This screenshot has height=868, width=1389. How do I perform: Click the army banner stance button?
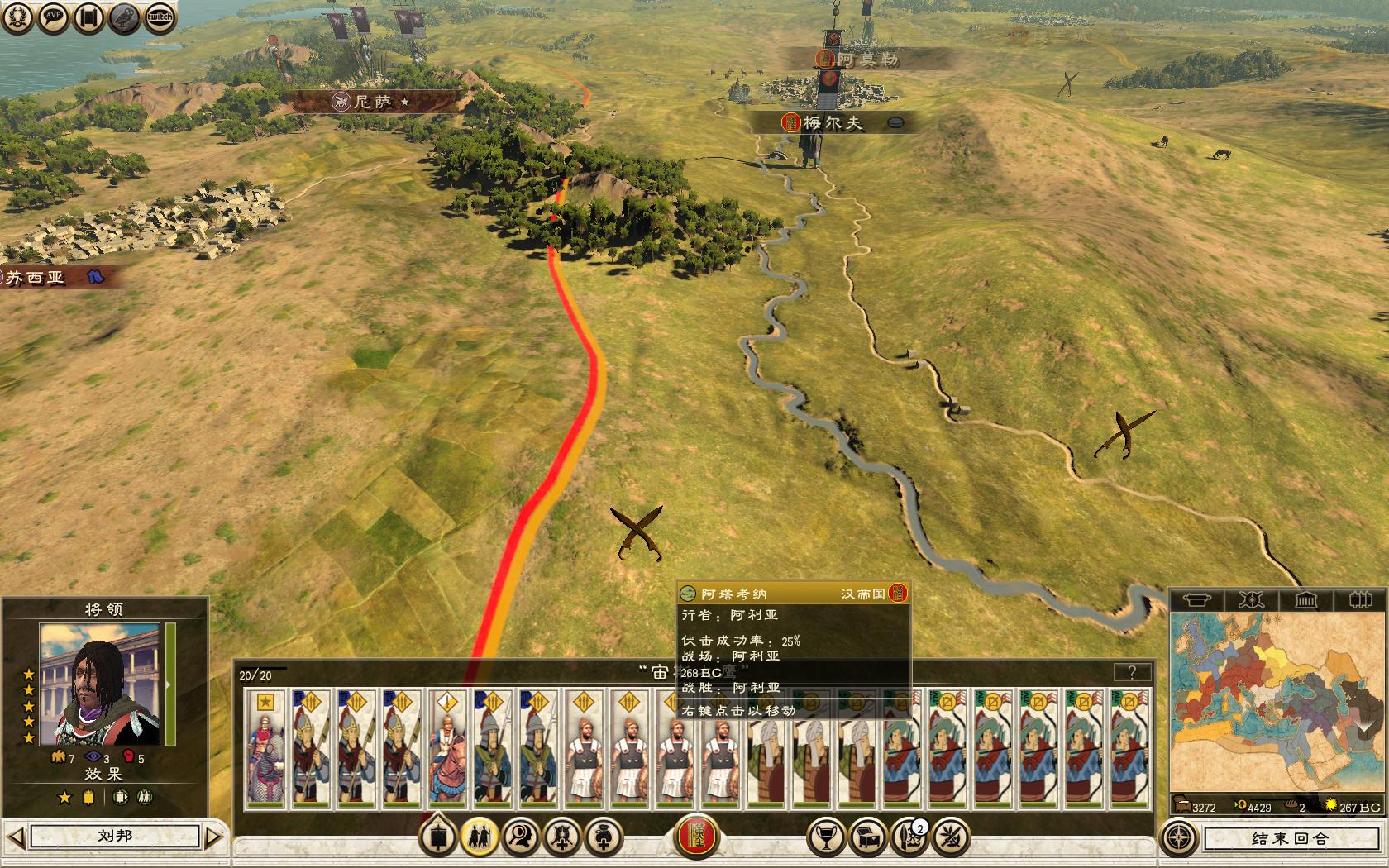point(437,838)
